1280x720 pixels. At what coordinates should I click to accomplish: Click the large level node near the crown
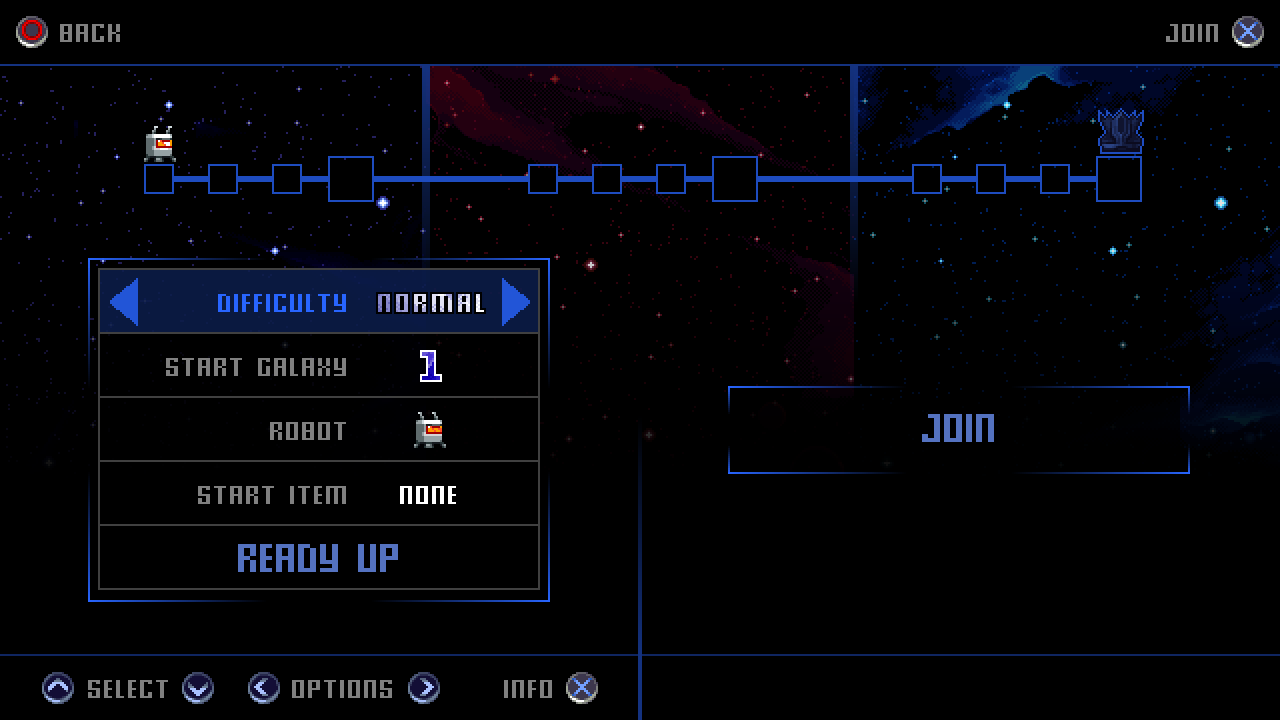(x=1119, y=178)
